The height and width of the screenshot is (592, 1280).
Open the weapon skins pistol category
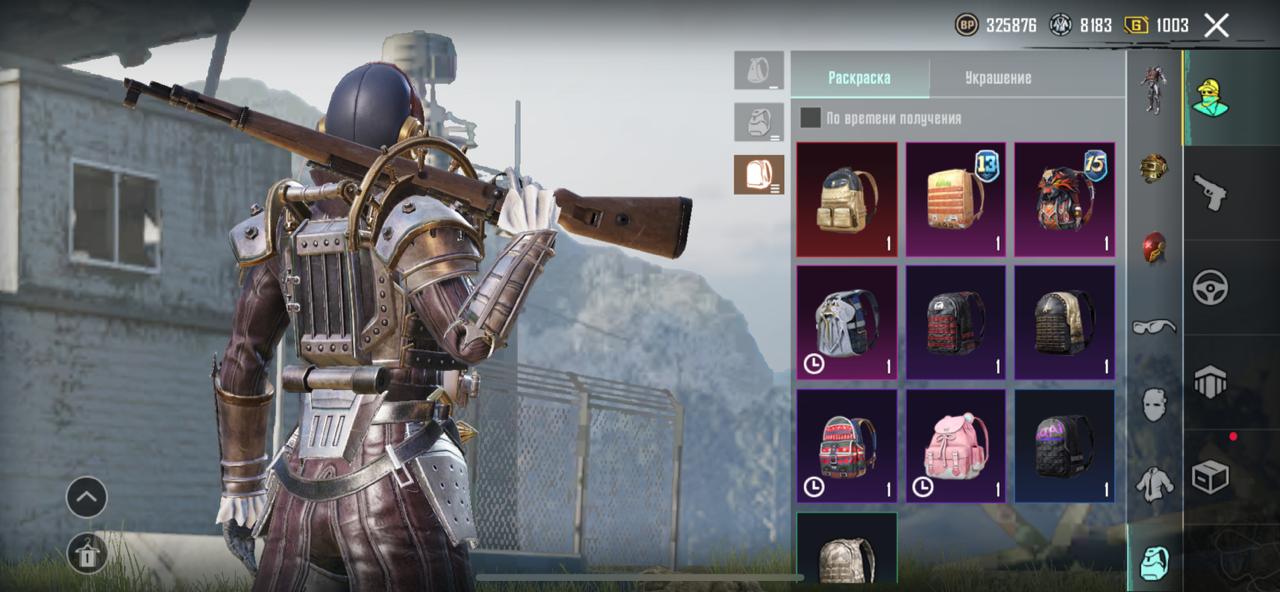(1210, 193)
